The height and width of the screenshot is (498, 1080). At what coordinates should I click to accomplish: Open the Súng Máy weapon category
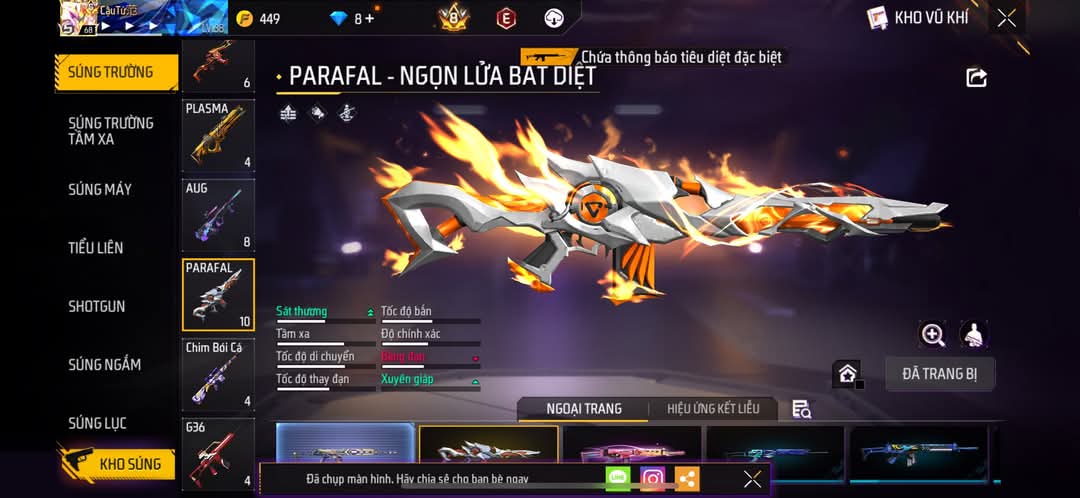(100, 189)
